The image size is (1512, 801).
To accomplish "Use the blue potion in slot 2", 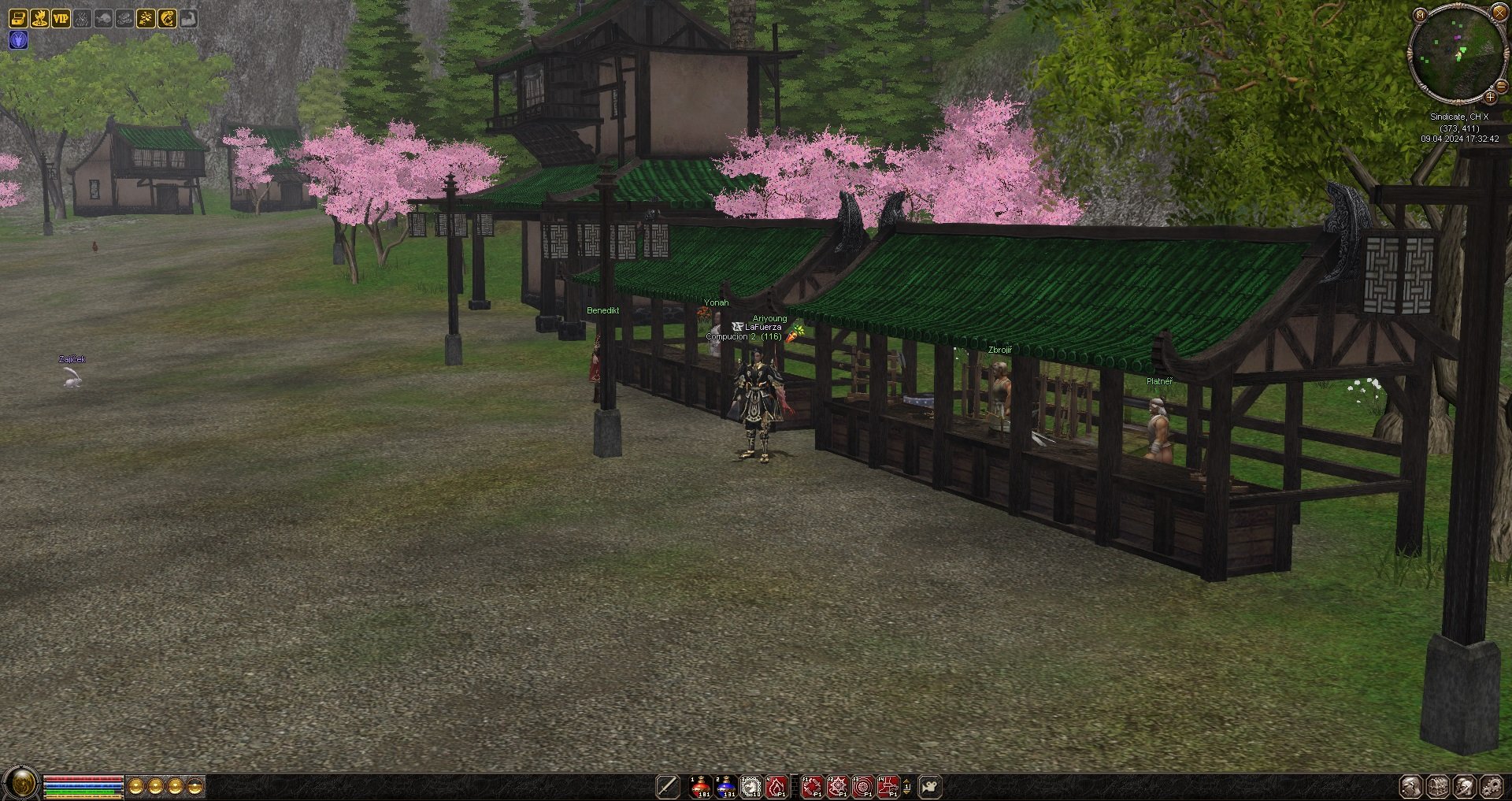I will pyautogui.click(x=726, y=786).
